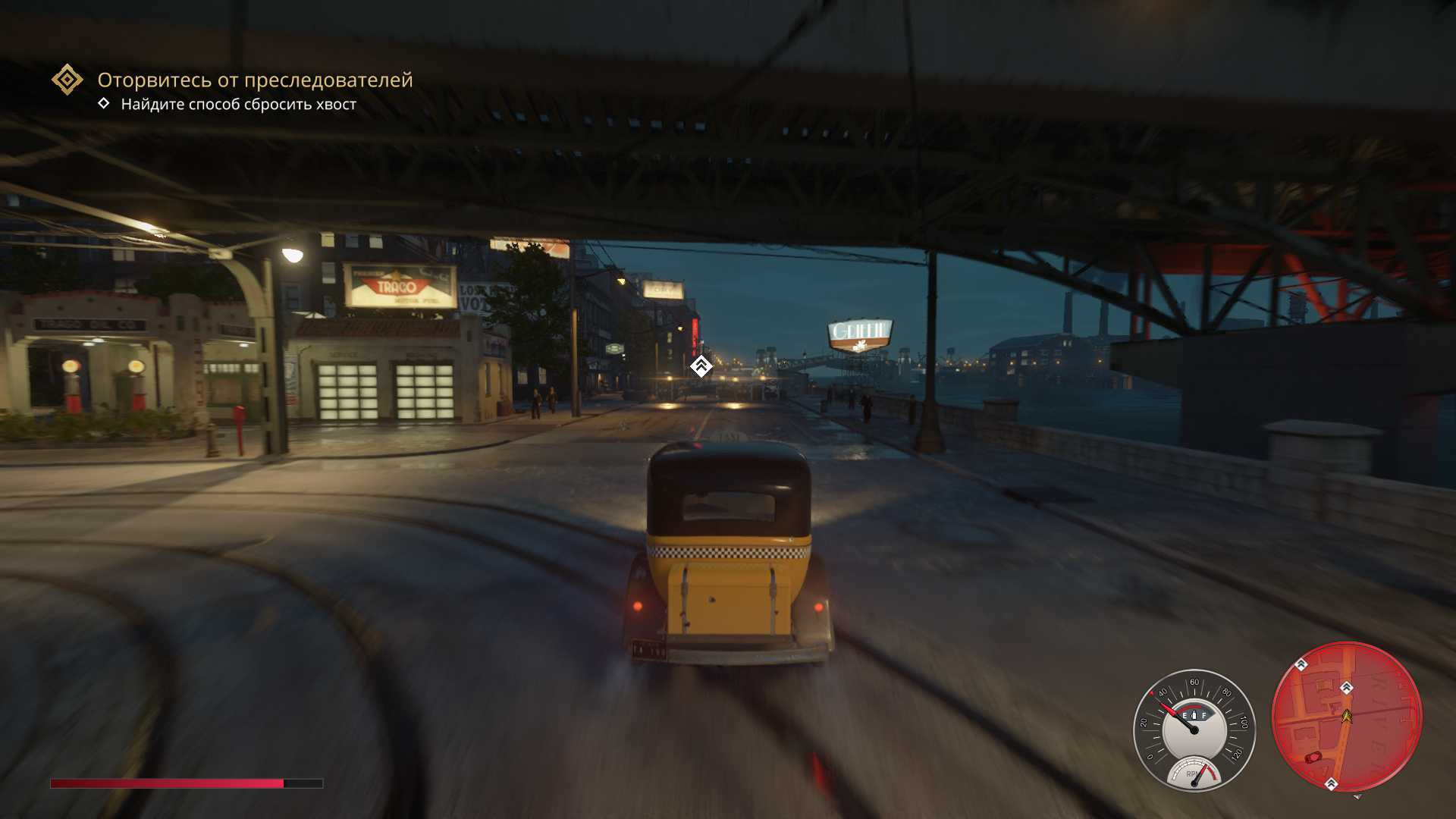Click the floating waypoint chevron marker over the road
The height and width of the screenshot is (819, 1456).
pos(701,367)
